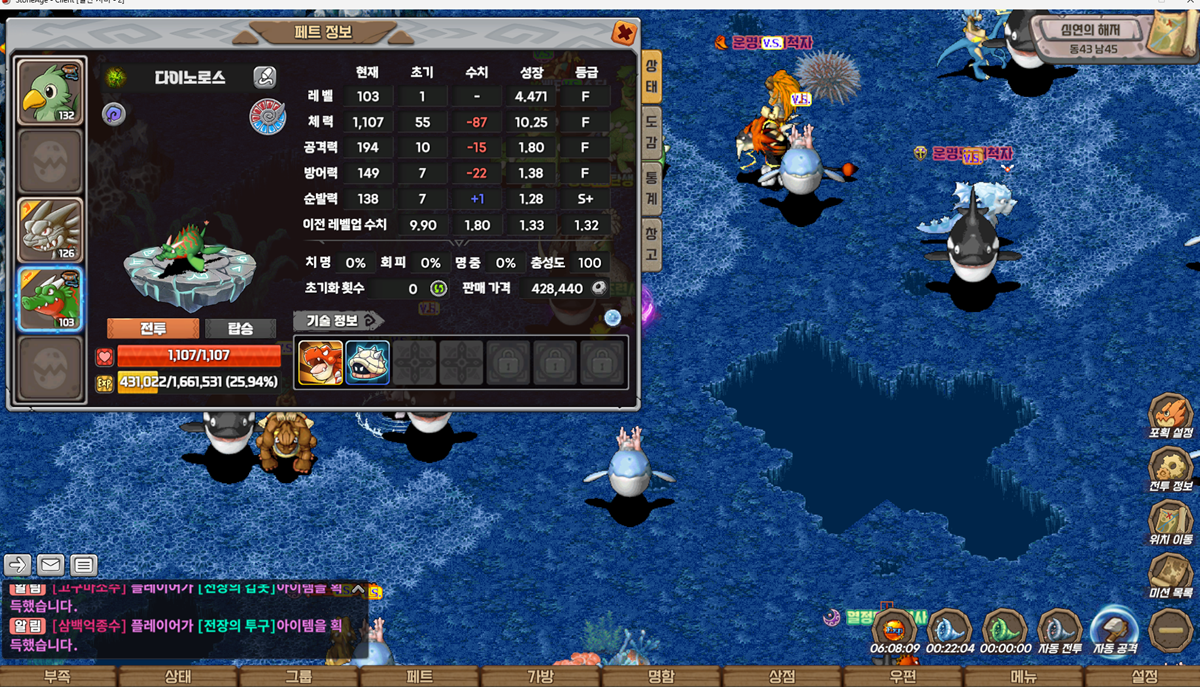Image resolution: width=1200 pixels, height=687 pixels.
Task: Choose the green crocodile pet level 103
Action: click(51, 299)
